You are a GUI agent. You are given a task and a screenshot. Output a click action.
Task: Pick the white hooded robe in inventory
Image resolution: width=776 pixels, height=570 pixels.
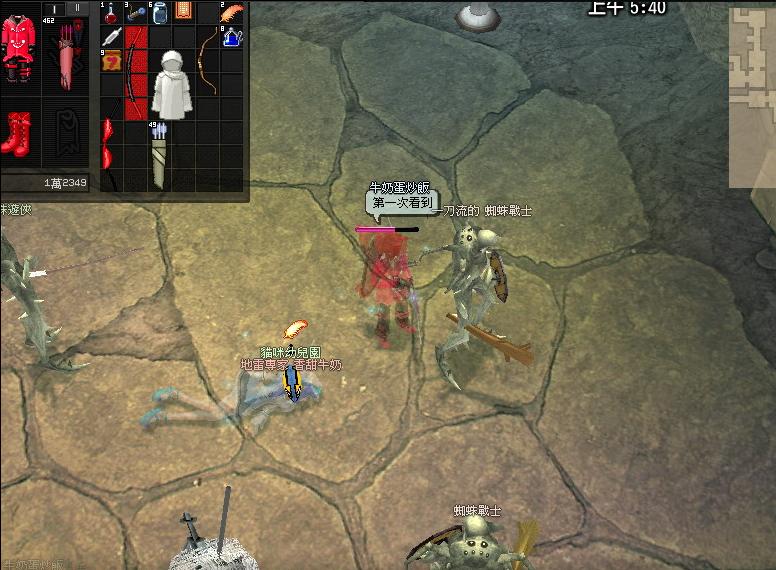pyautogui.click(x=171, y=84)
